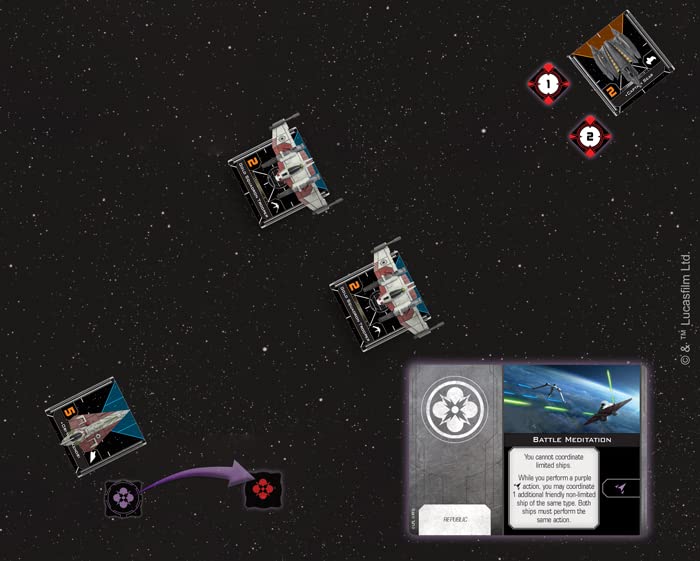Select the red number 1 token
This screenshot has height=561, width=700.
pyautogui.click(x=547, y=86)
